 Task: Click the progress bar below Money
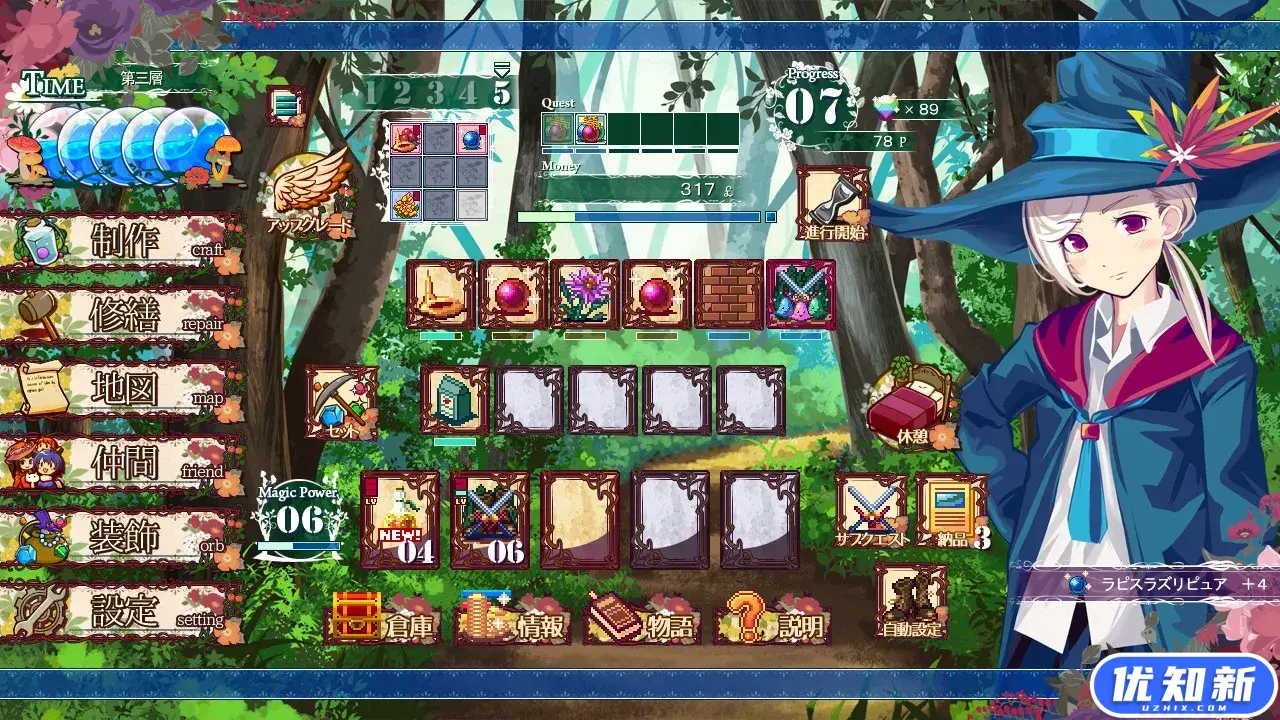[x=640, y=215]
